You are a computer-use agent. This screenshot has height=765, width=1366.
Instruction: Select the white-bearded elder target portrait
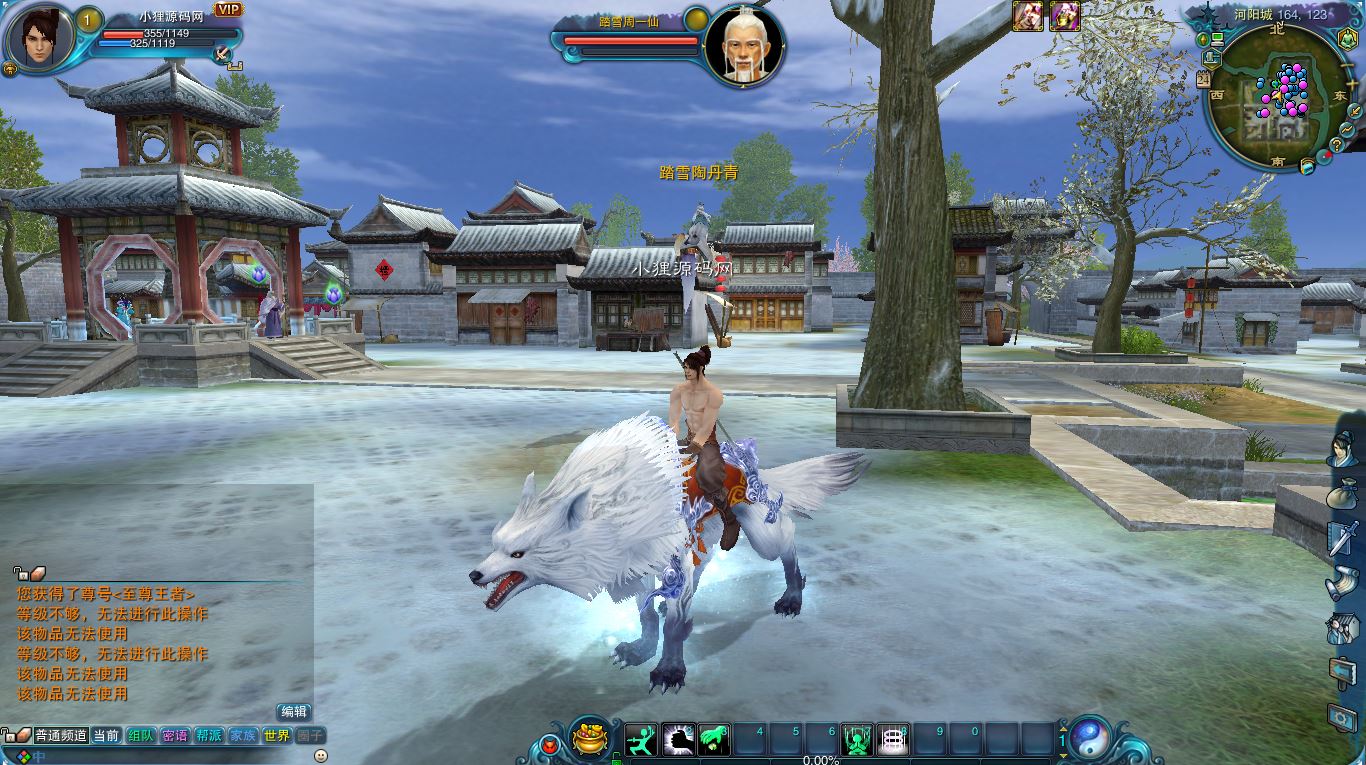point(744,46)
